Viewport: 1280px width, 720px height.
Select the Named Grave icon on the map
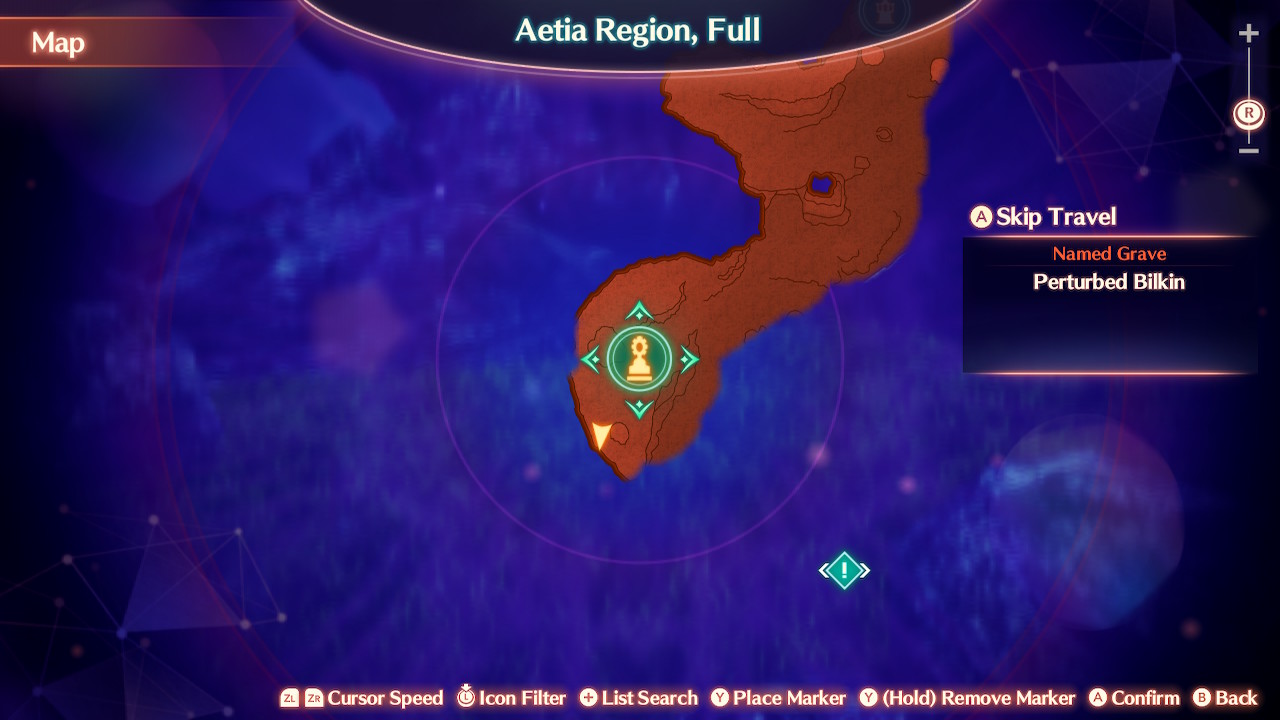pos(640,358)
